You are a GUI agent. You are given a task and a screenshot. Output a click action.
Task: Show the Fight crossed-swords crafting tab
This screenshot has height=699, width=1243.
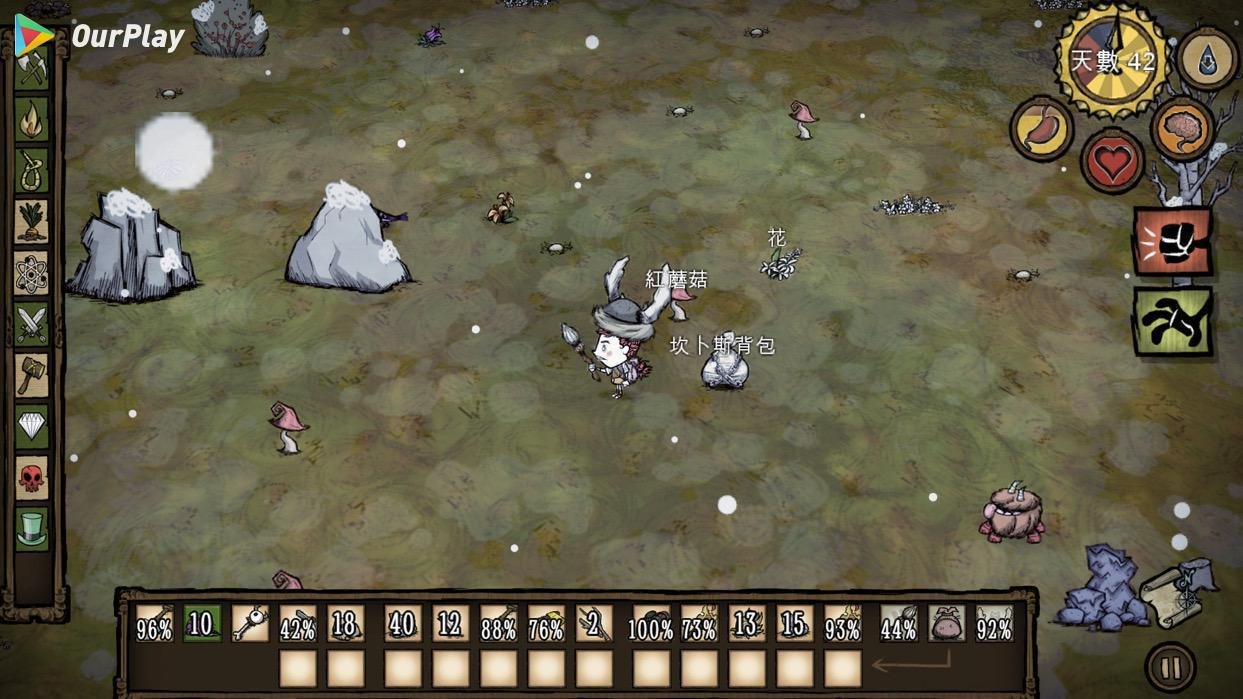pyautogui.click(x=32, y=324)
